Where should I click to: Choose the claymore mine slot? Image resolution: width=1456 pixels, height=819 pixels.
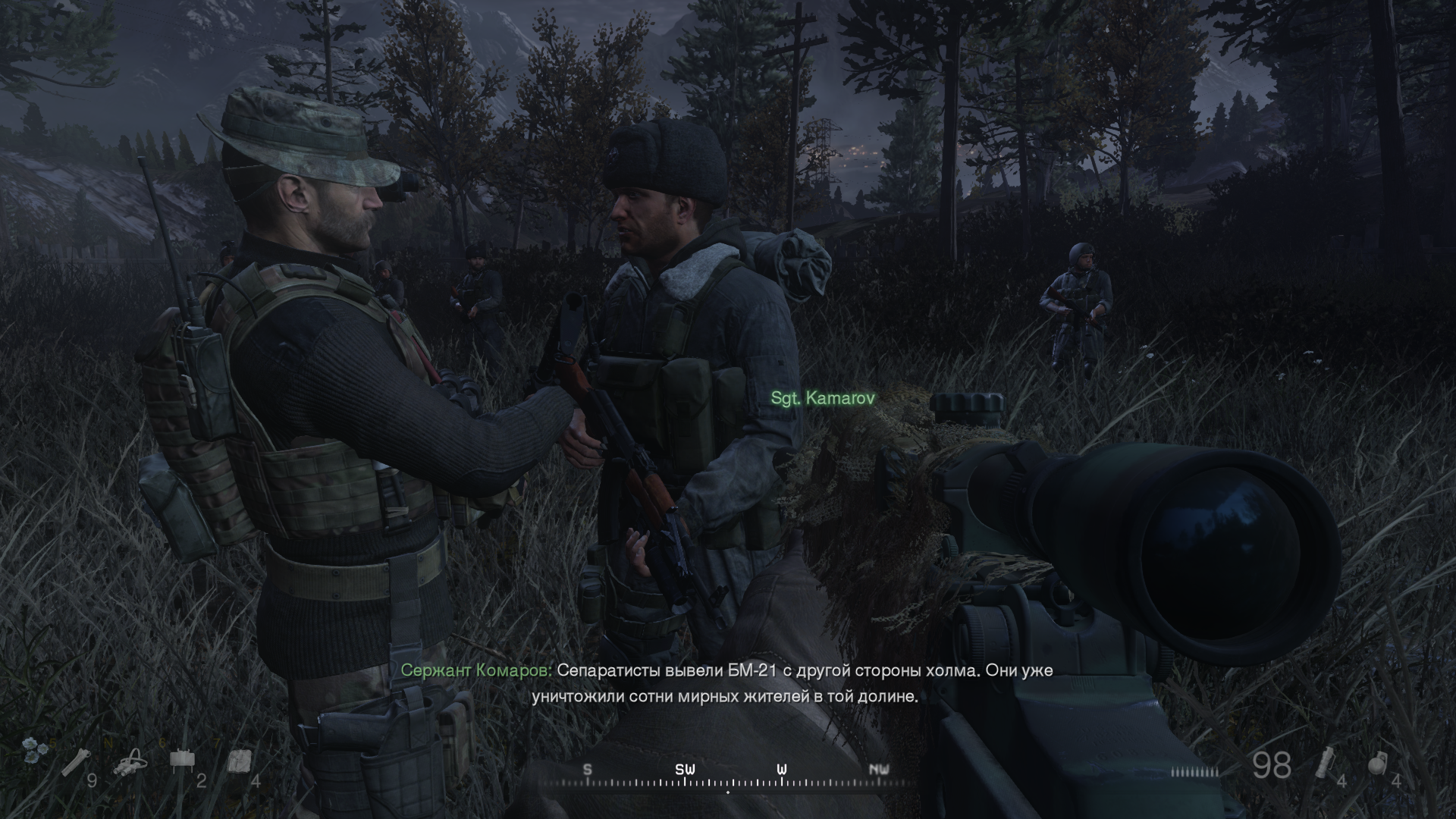(180, 759)
